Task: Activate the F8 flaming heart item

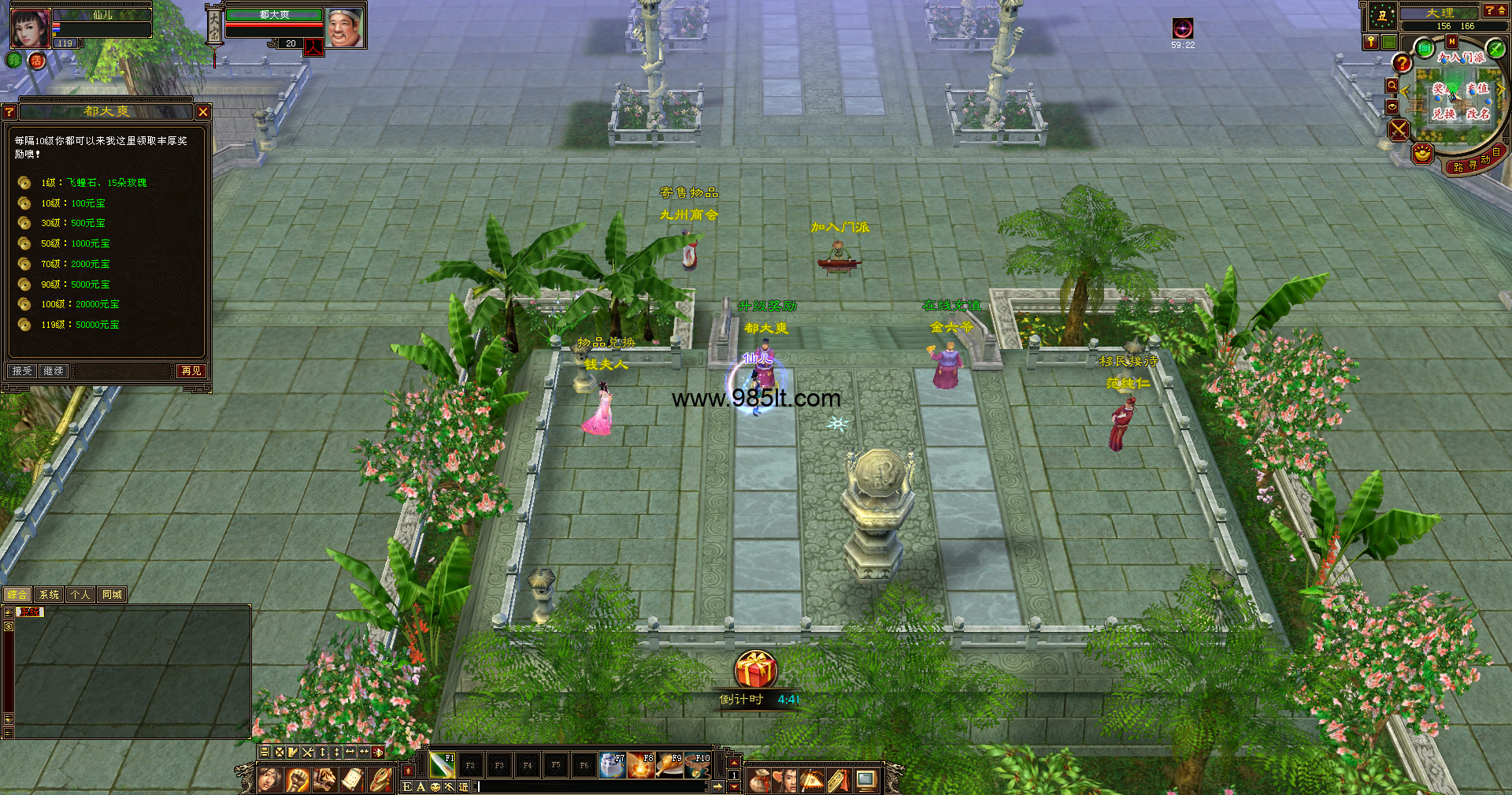Action: [641, 765]
